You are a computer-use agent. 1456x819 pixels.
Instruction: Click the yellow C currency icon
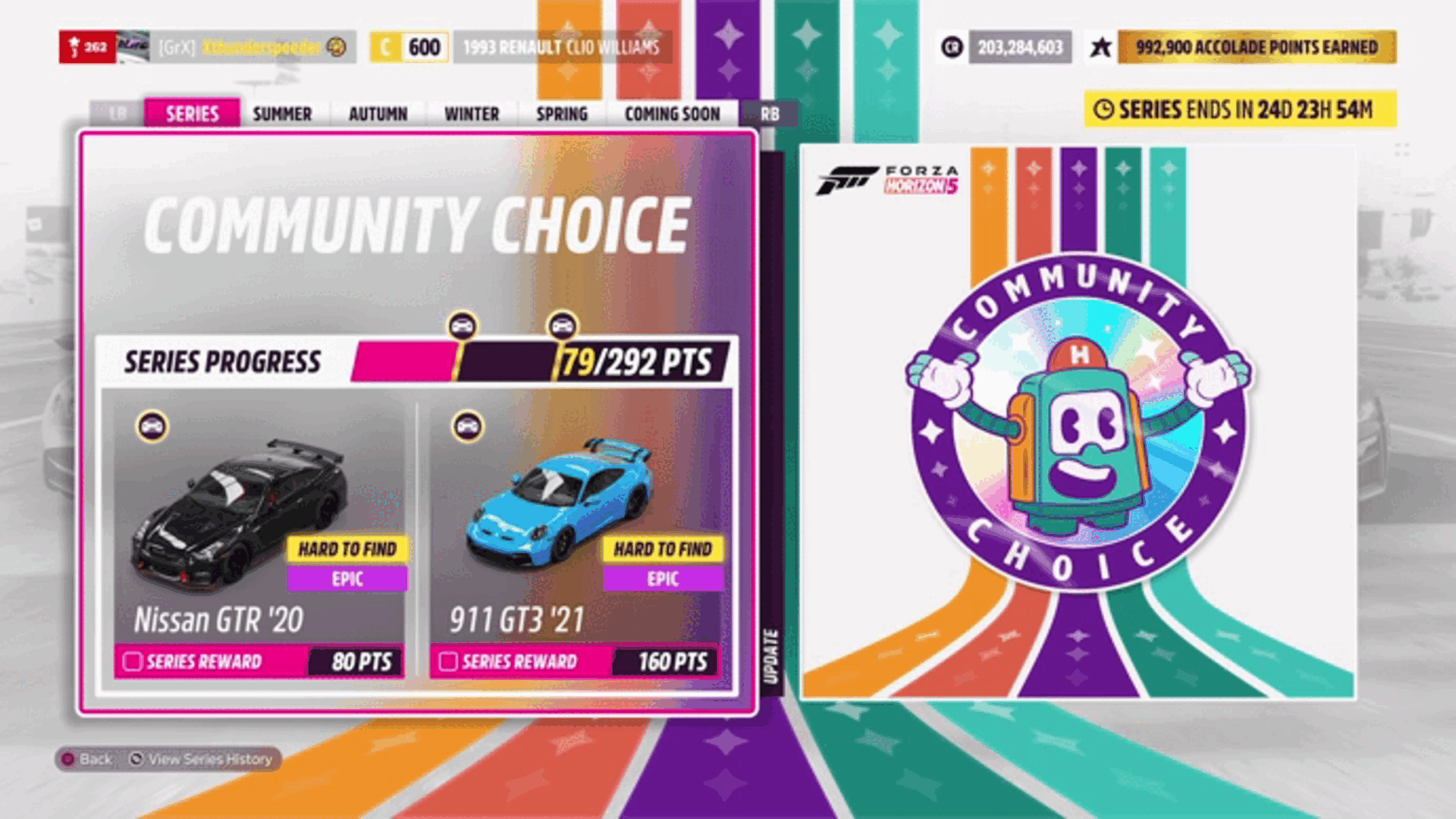pyautogui.click(x=387, y=47)
